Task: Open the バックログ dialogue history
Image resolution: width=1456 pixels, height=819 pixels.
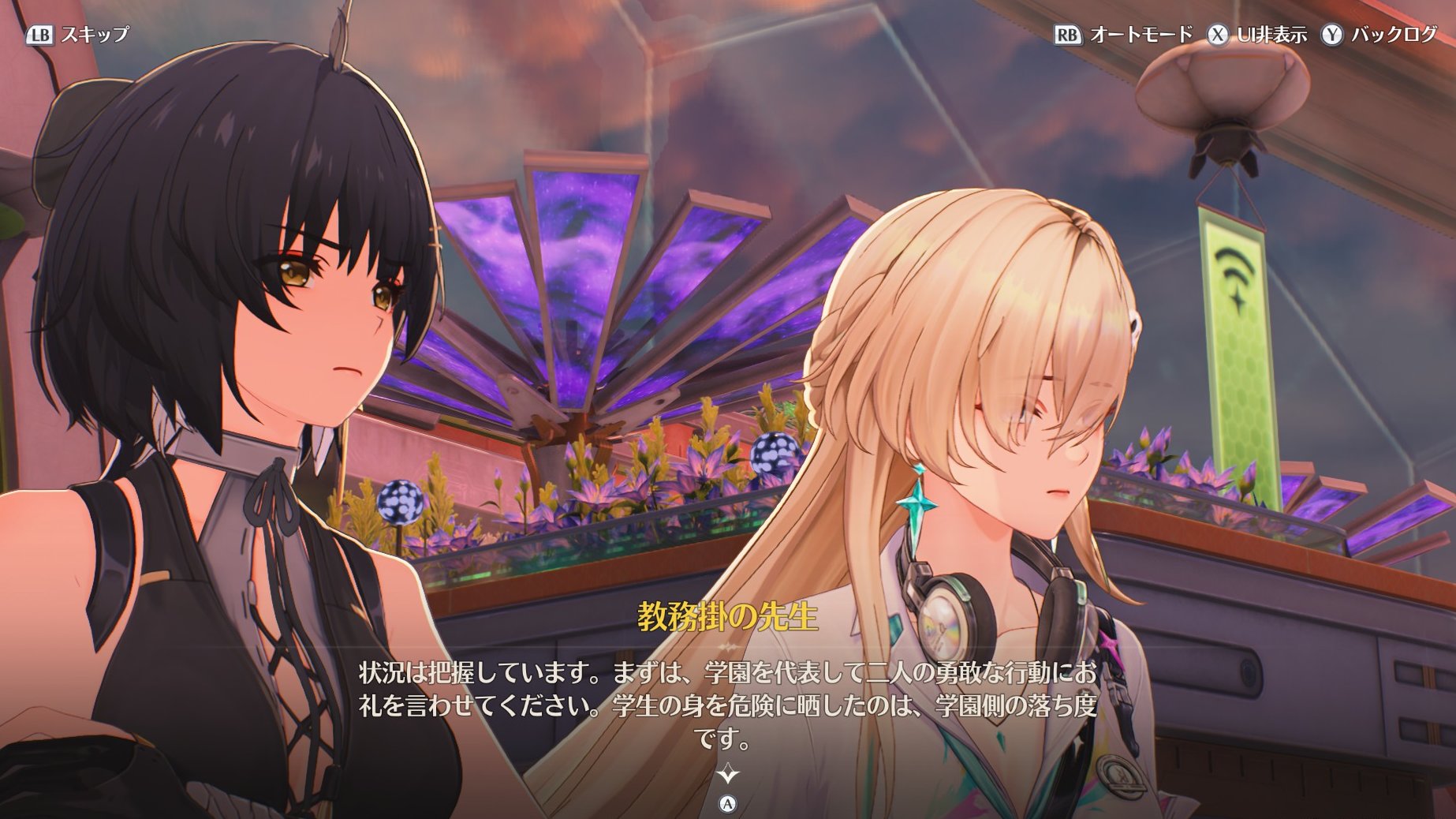Action: point(1394,35)
